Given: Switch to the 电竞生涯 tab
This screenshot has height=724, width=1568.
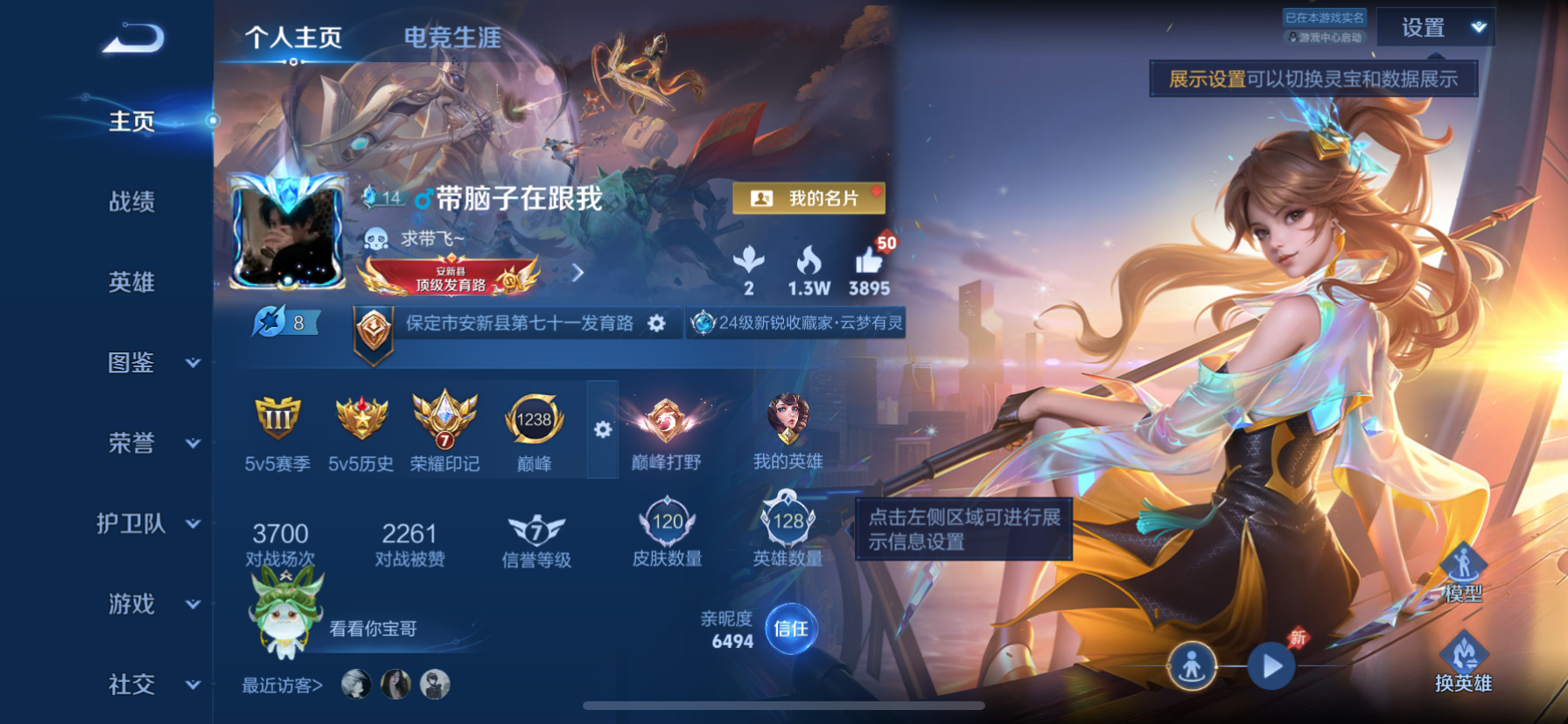Looking at the screenshot, I should (451, 38).
